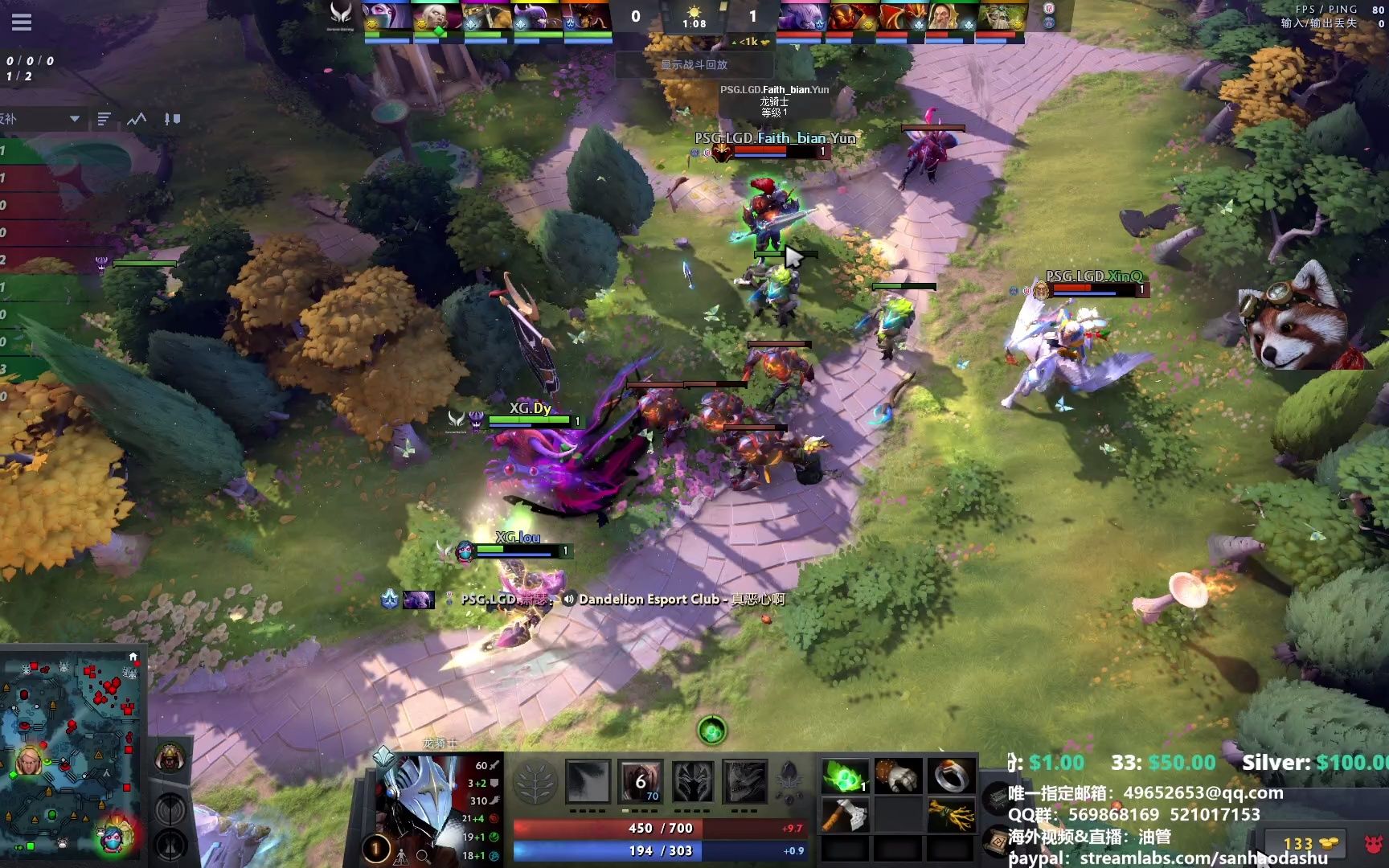The height and width of the screenshot is (868, 1389).
Task: Mute the Dandelion Esport Club chat wheel speaker
Action: tap(569, 600)
